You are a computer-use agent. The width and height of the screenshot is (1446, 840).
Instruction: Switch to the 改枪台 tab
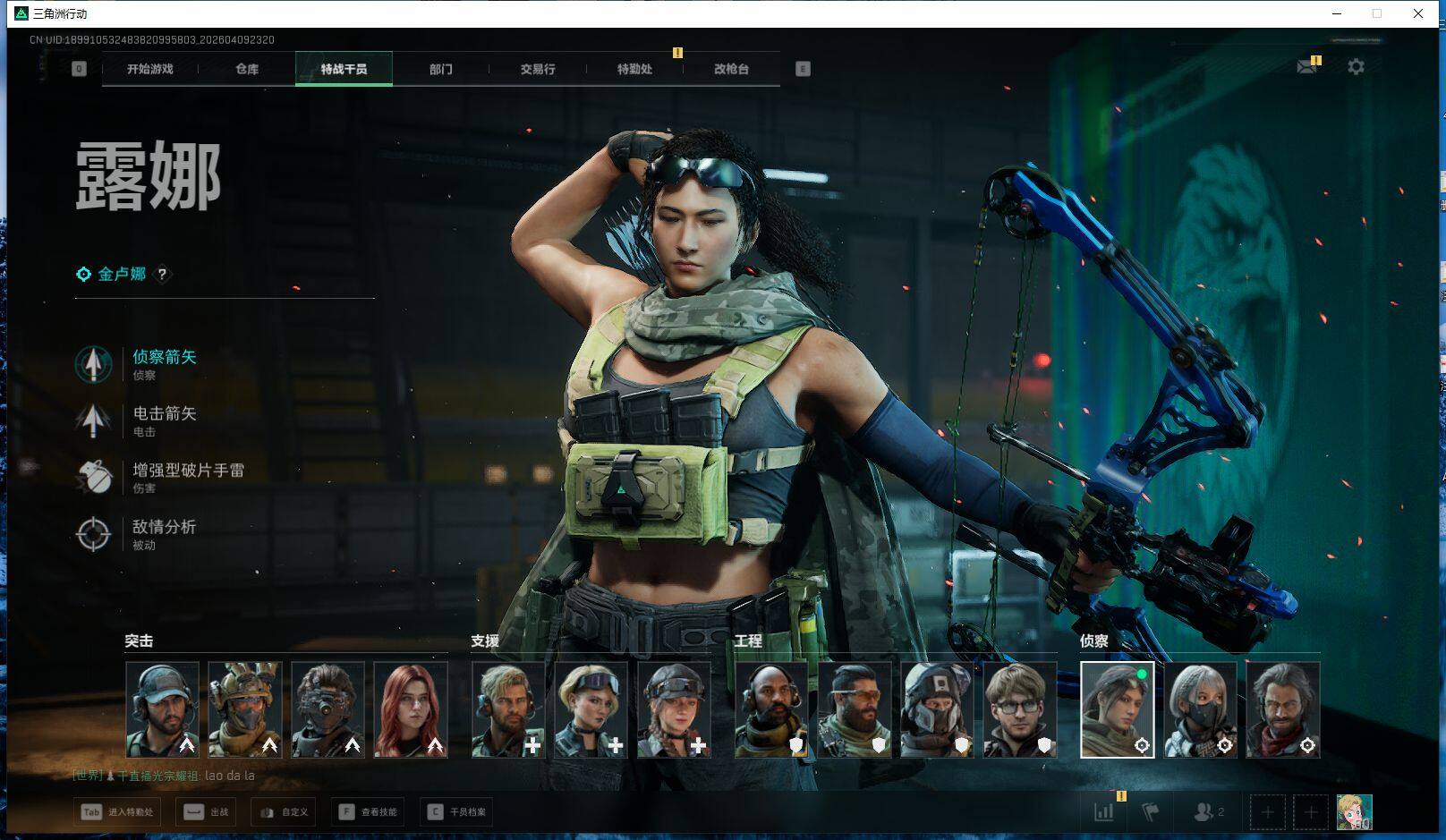731,69
